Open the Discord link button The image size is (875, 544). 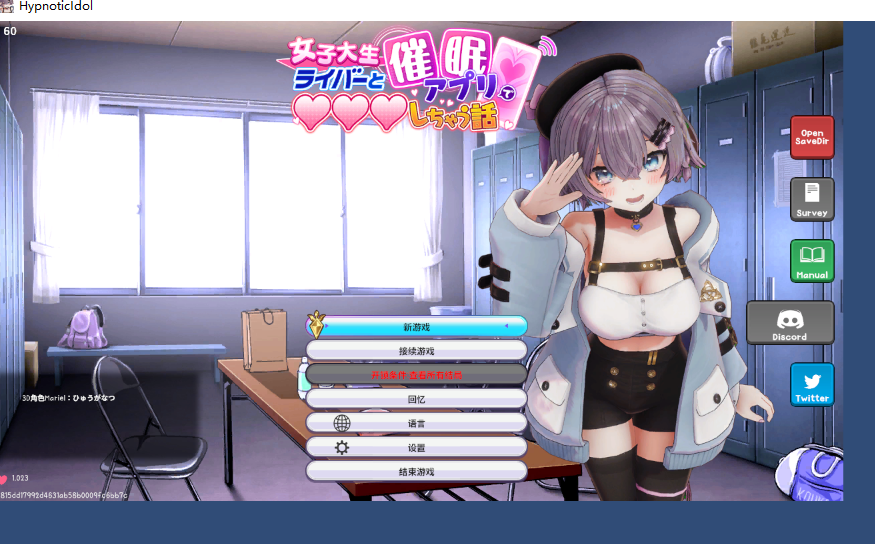coord(789,323)
